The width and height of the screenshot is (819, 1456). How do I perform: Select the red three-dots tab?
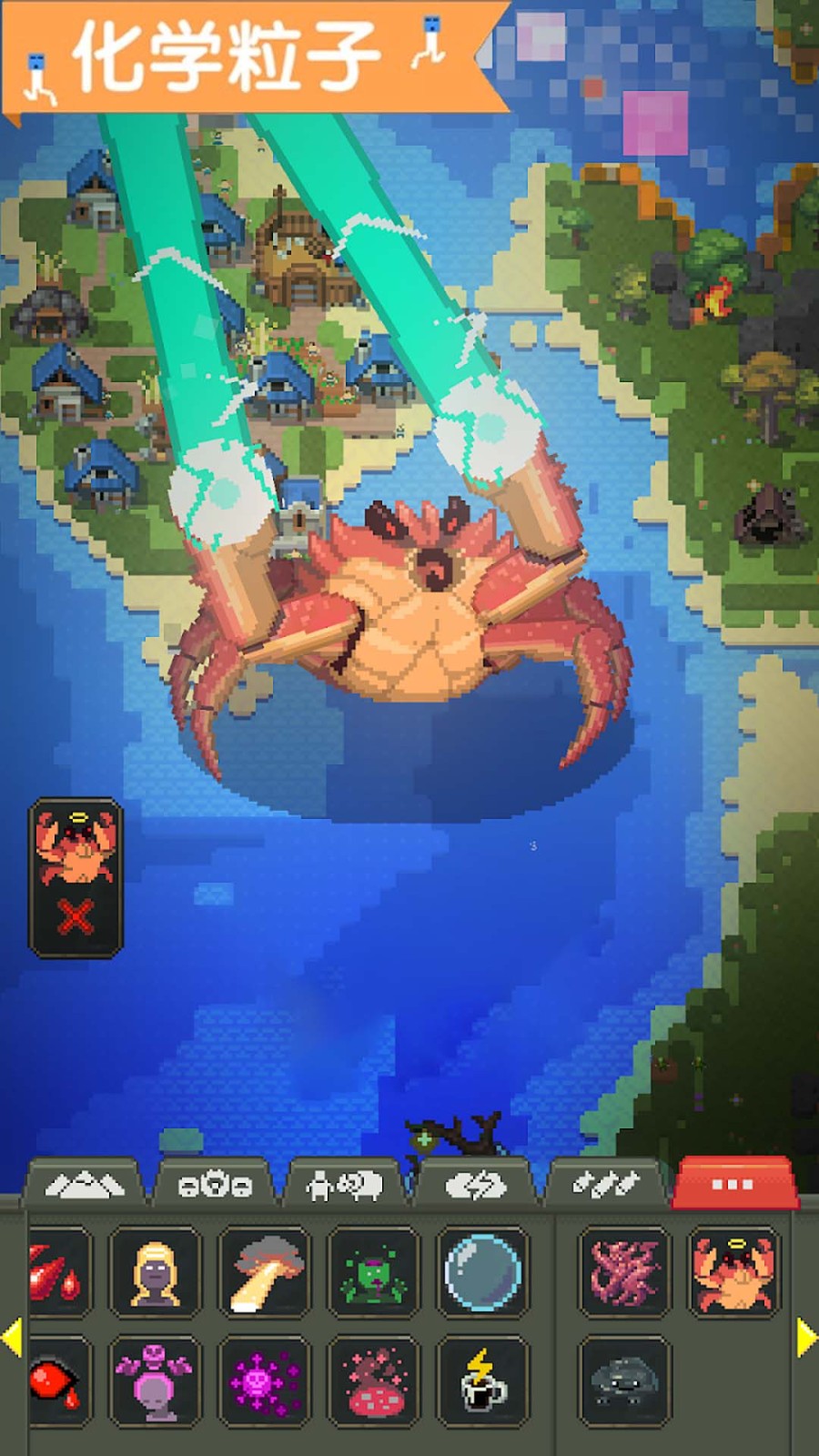[733, 1184]
